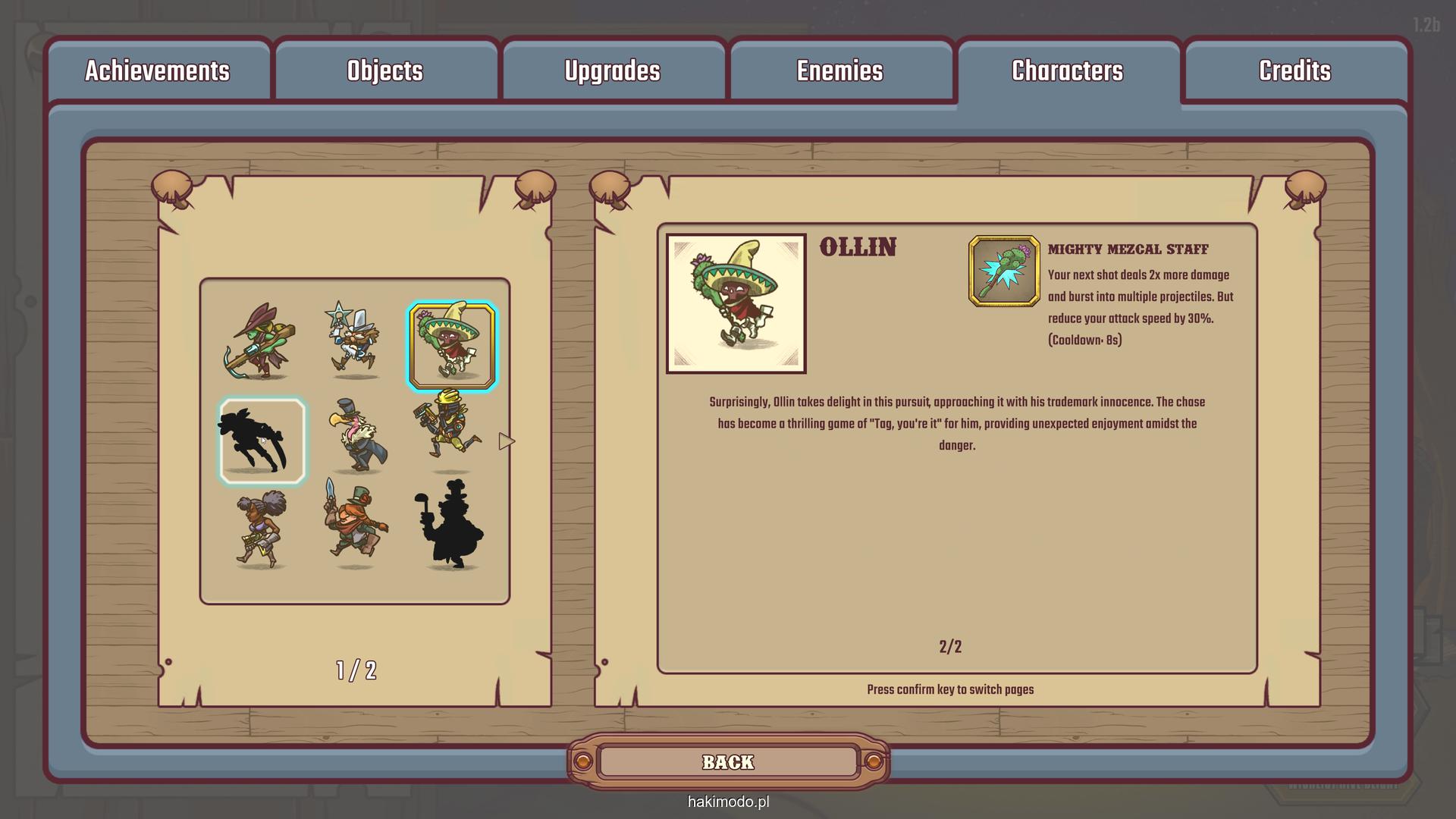Select Ollin in the character grid
The height and width of the screenshot is (819, 1456).
452,346
